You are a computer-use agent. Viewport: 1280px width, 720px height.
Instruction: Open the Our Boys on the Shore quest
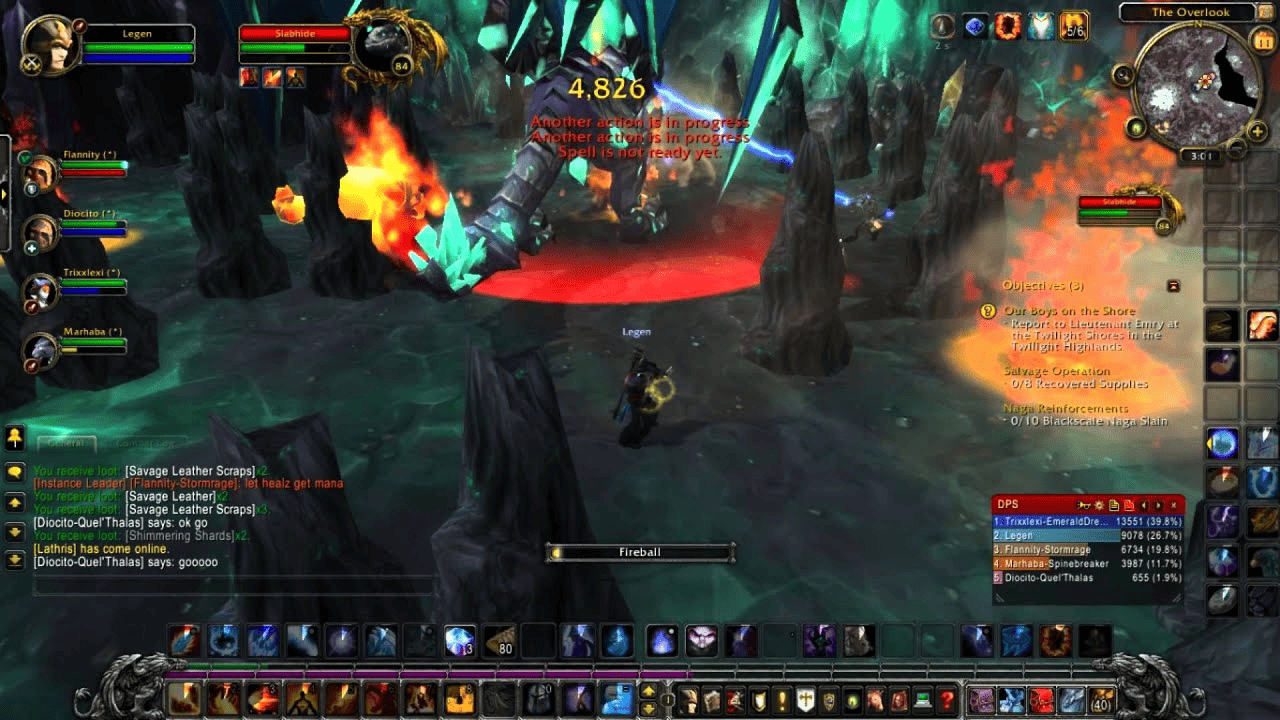click(x=1069, y=311)
